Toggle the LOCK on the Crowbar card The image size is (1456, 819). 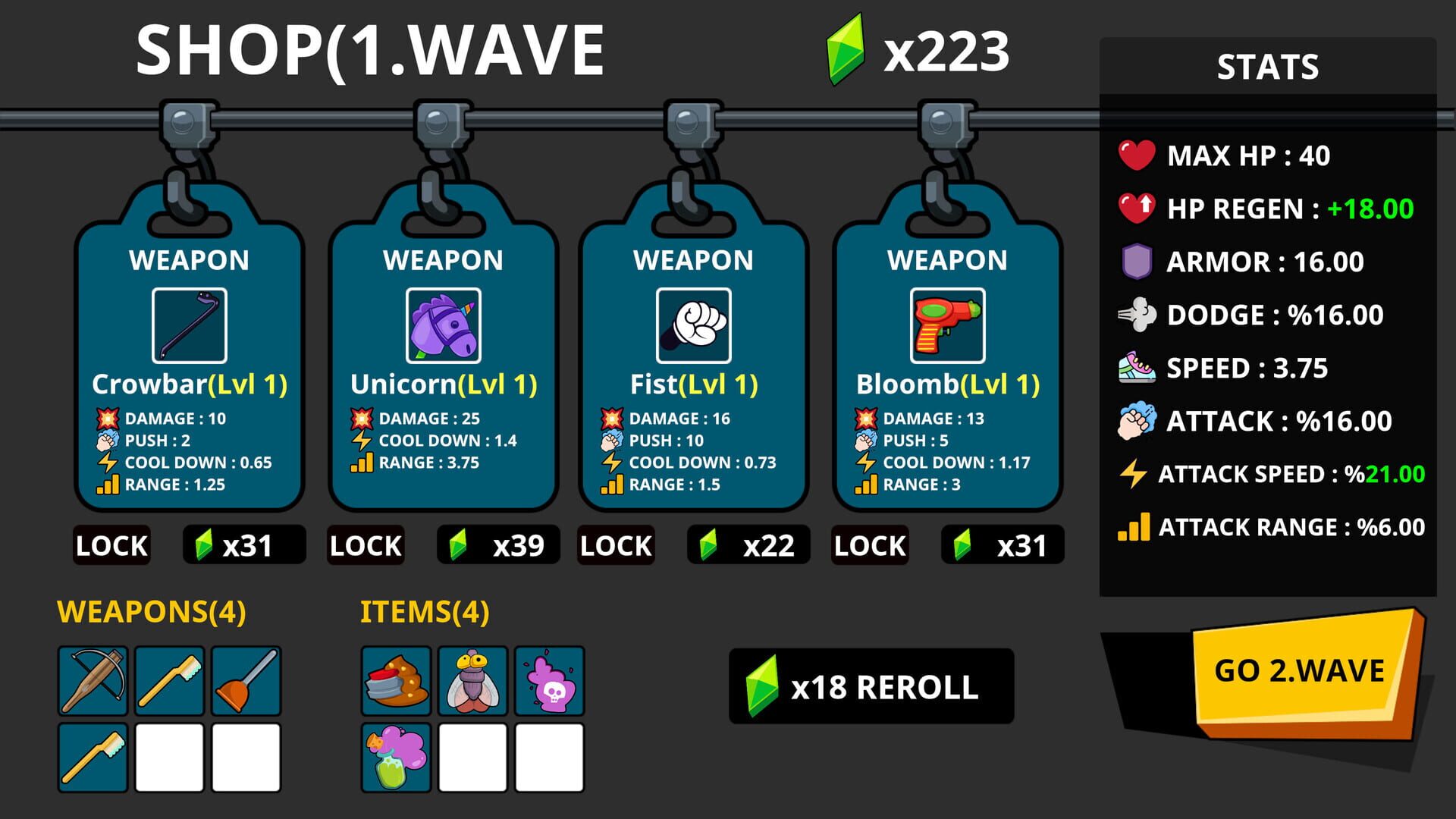111,544
